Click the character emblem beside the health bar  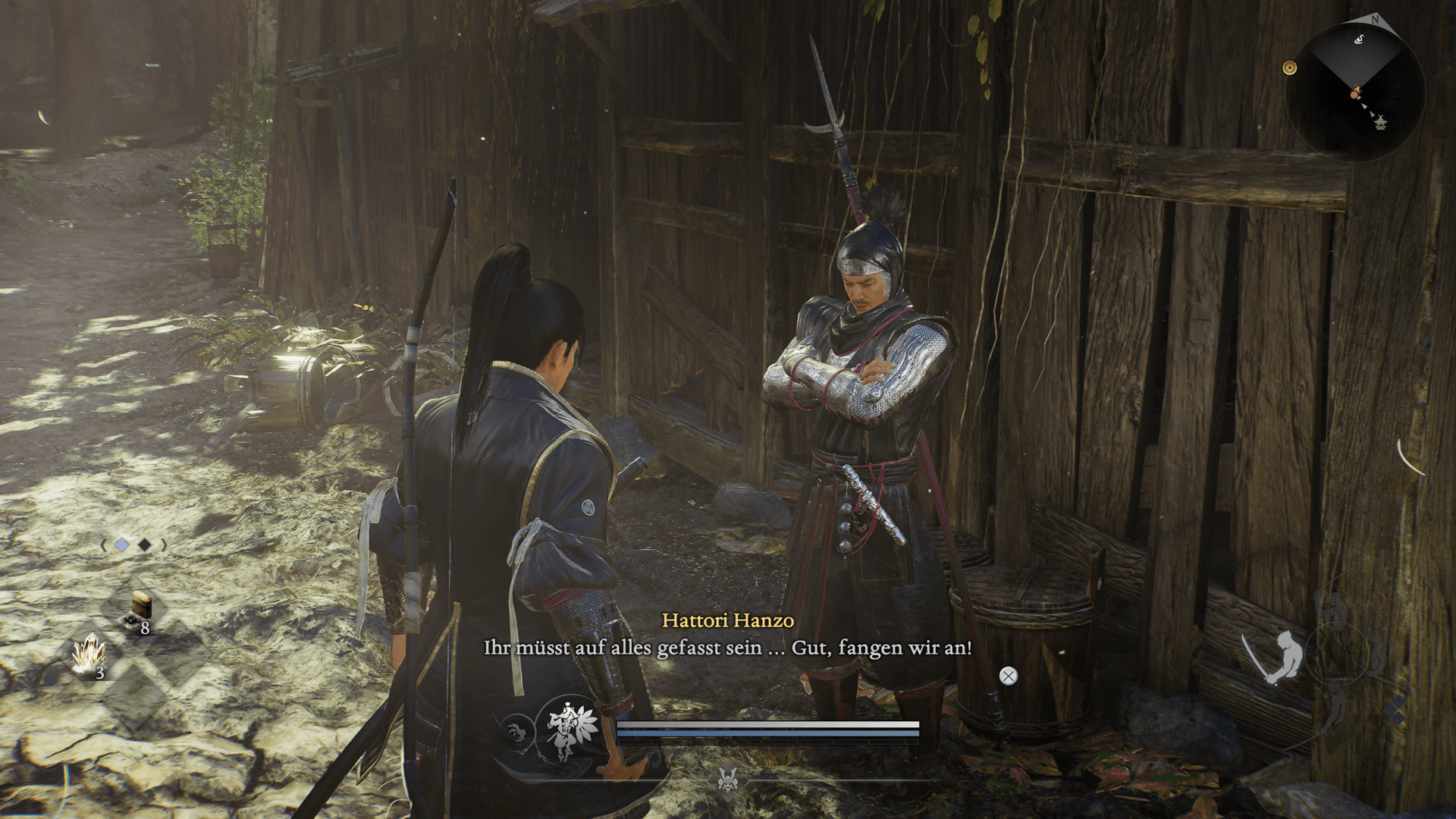pos(567,730)
